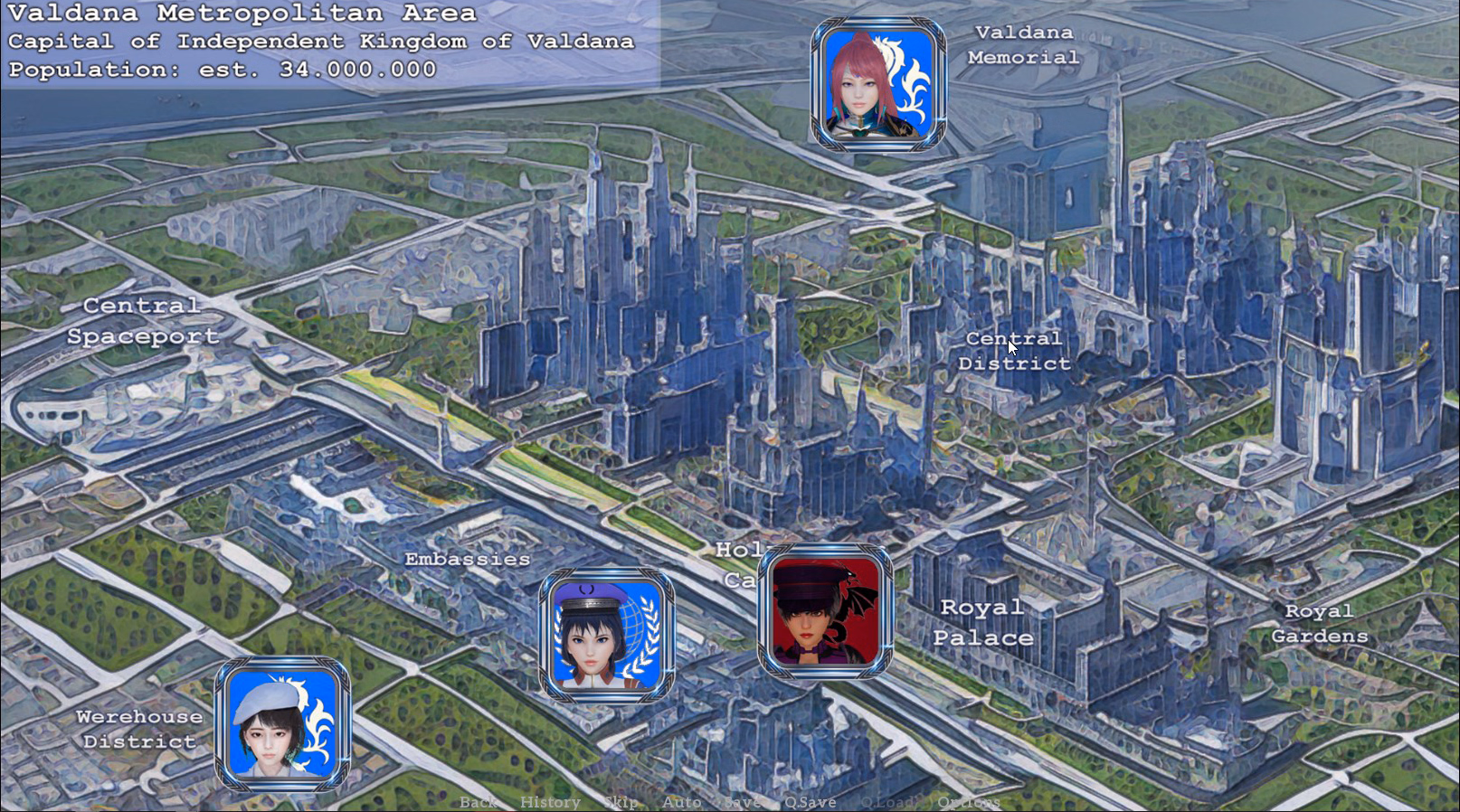
Task: Click Q.Load to load quicksave
Action: pos(890,802)
